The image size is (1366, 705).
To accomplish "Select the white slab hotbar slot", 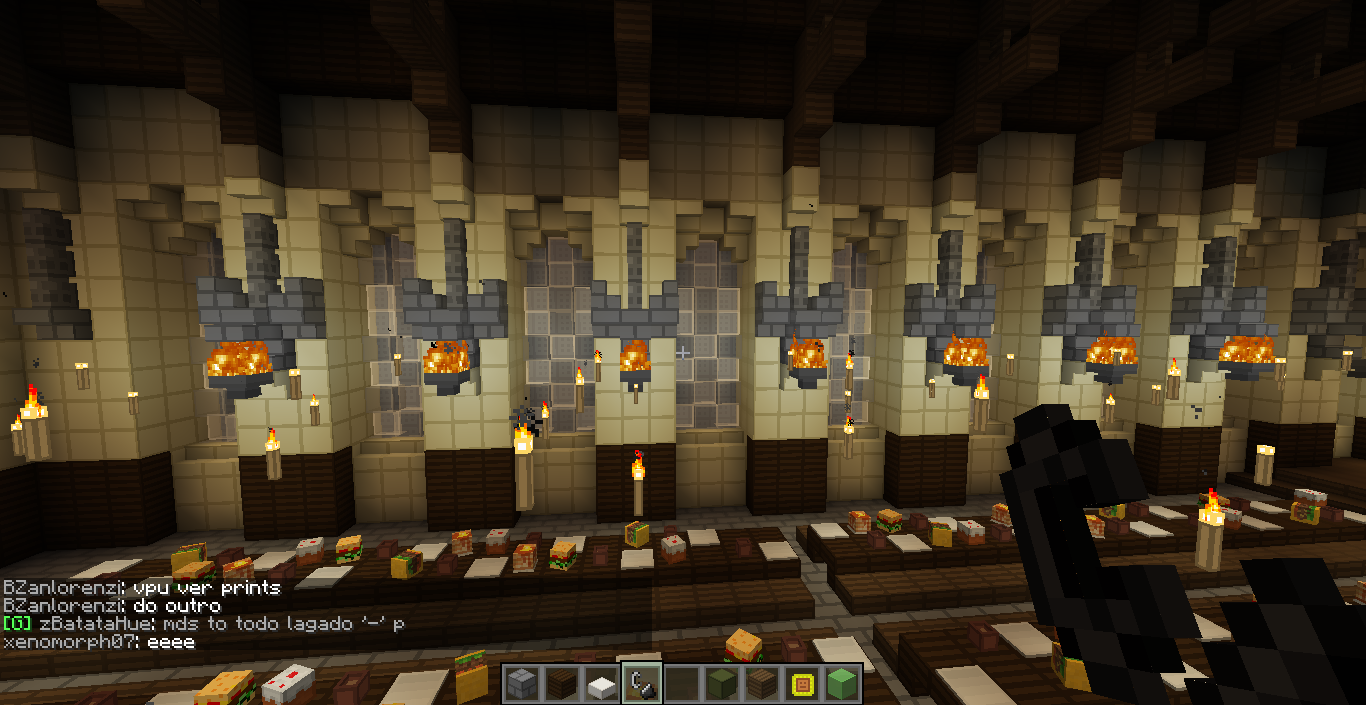I will point(600,684).
